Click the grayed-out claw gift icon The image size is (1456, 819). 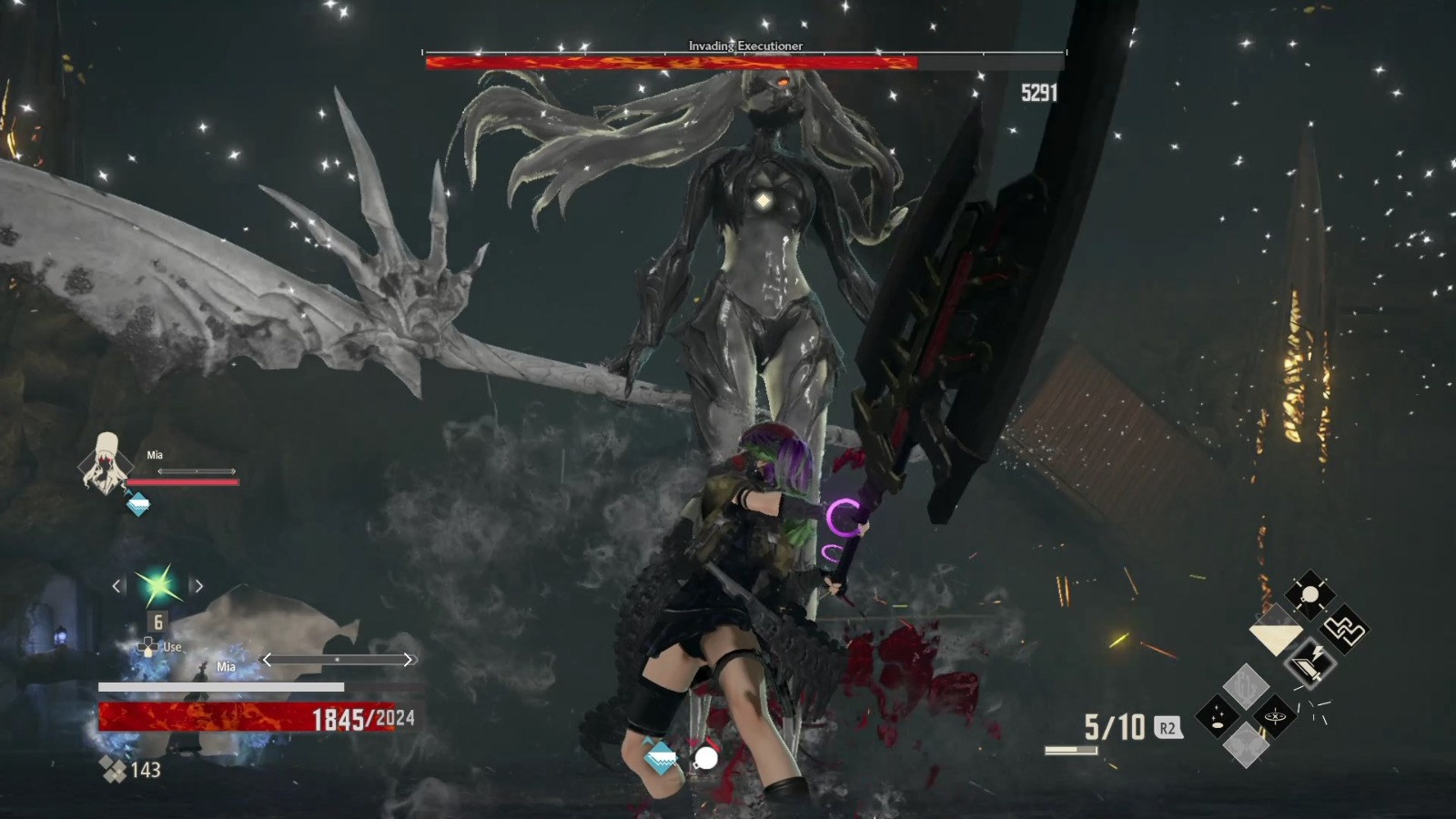pos(1245,687)
